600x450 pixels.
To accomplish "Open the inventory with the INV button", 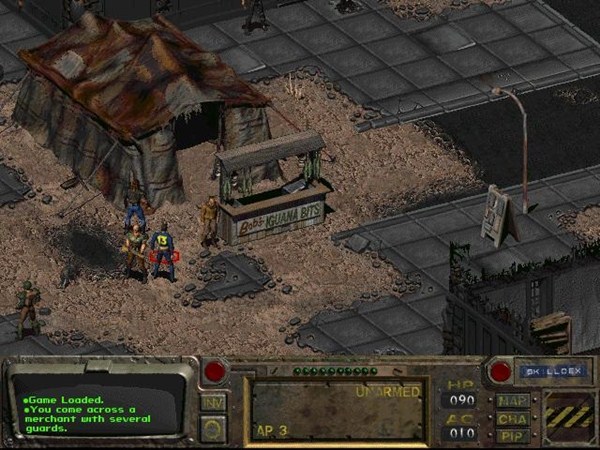I will pos(213,401).
